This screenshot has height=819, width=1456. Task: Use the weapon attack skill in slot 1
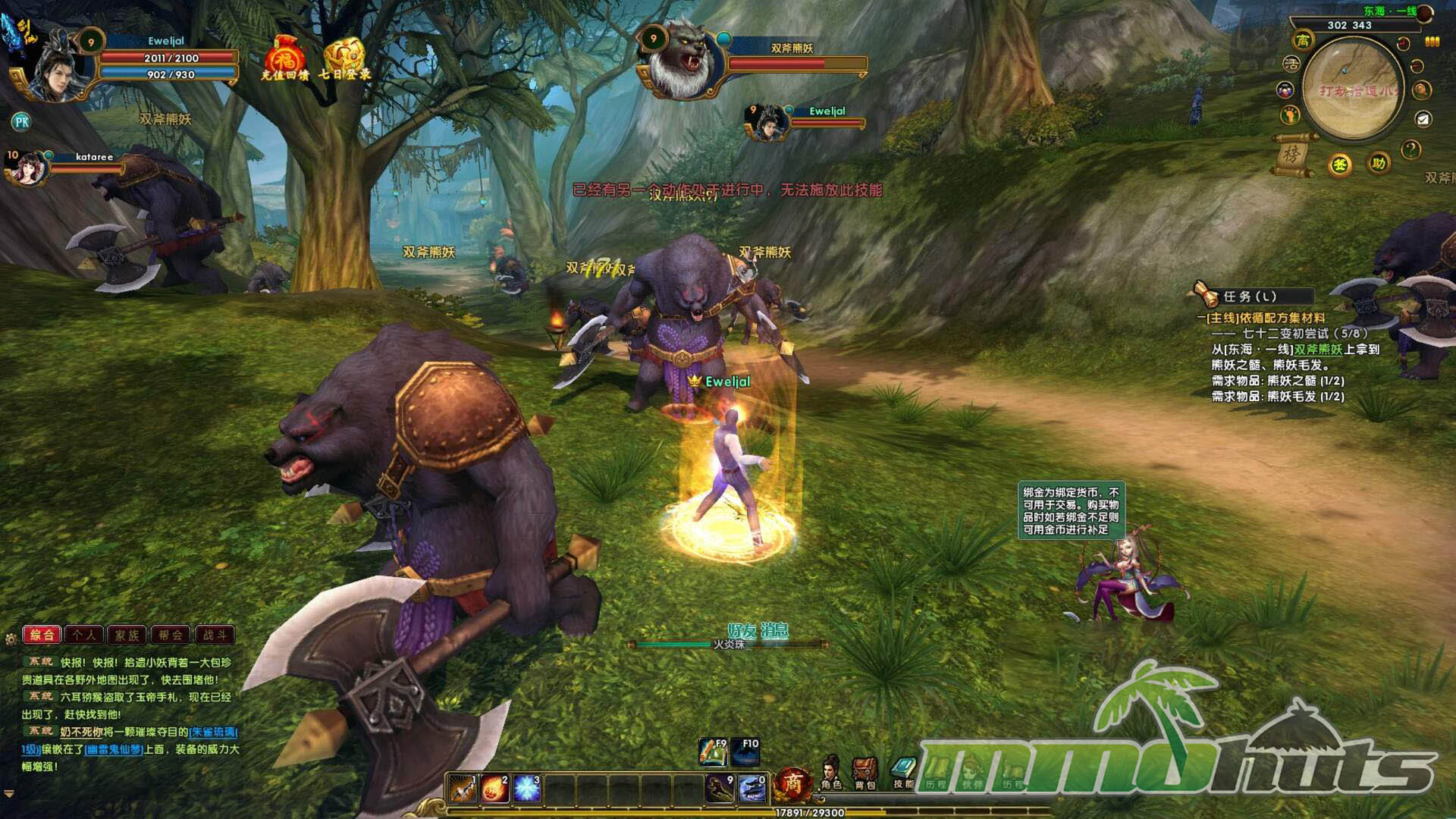(461, 789)
